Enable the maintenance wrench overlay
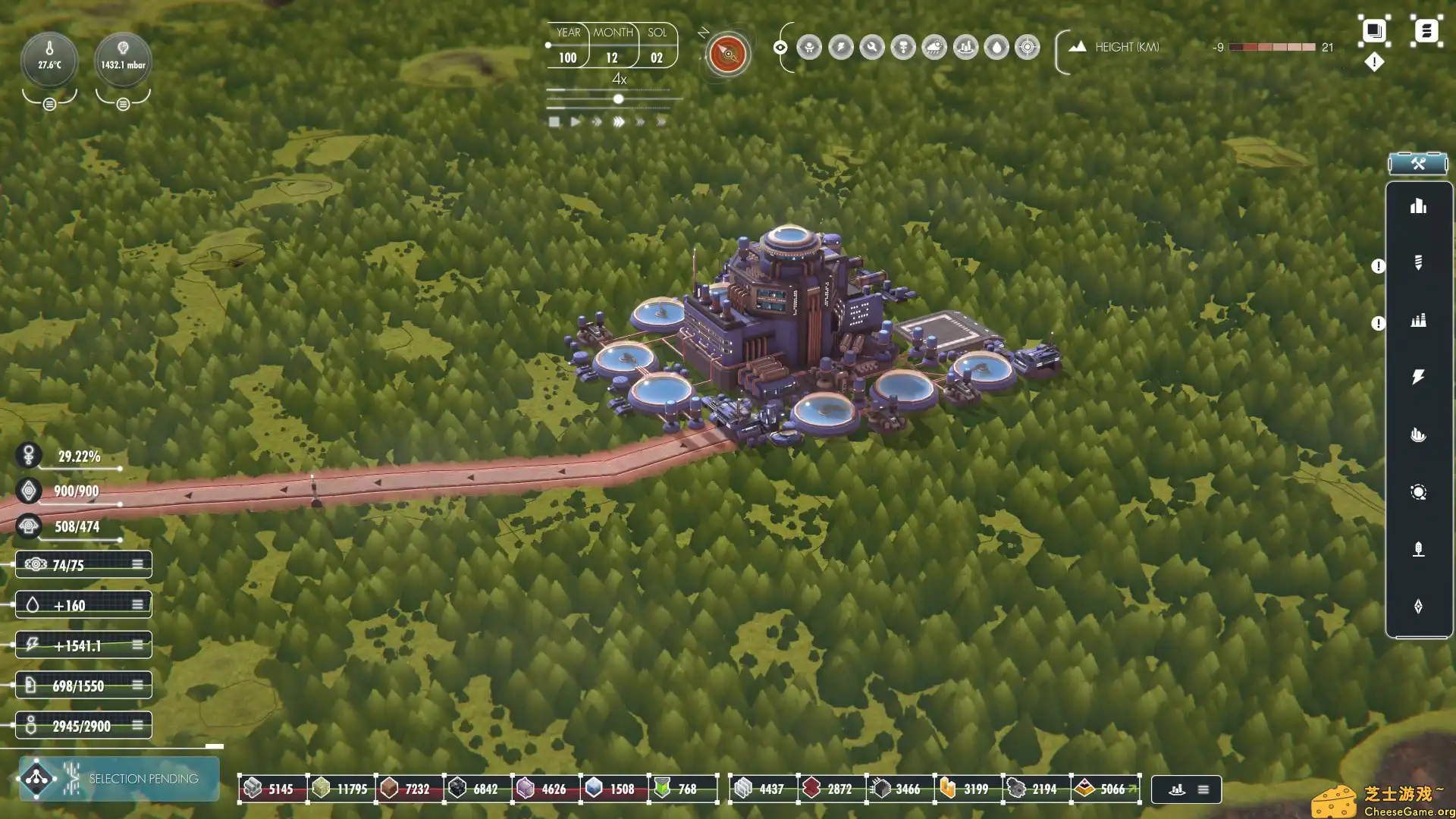Image resolution: width=1456 pixels, height=819 pixels. click(872, 48)
